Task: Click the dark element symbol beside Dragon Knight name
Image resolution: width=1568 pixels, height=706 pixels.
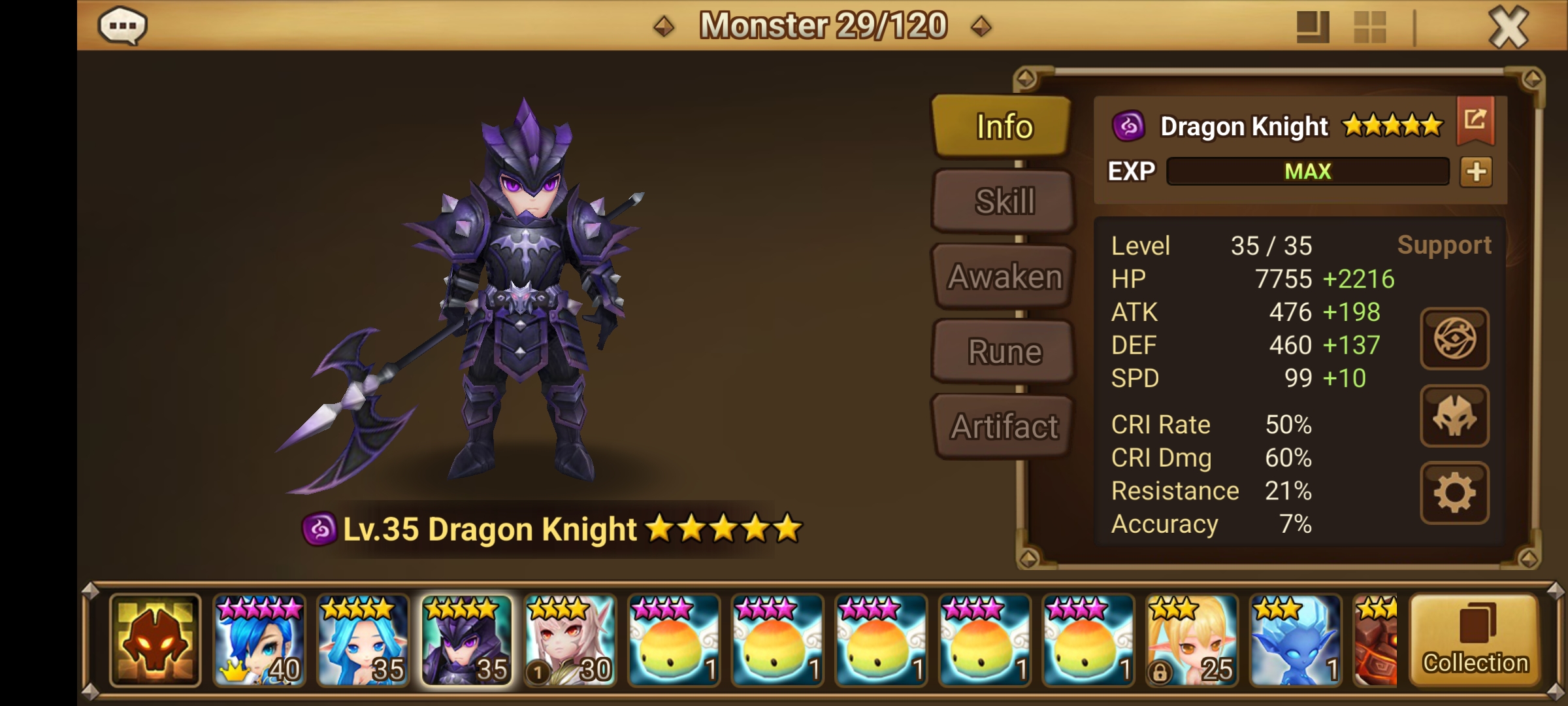Action: 1129,126
